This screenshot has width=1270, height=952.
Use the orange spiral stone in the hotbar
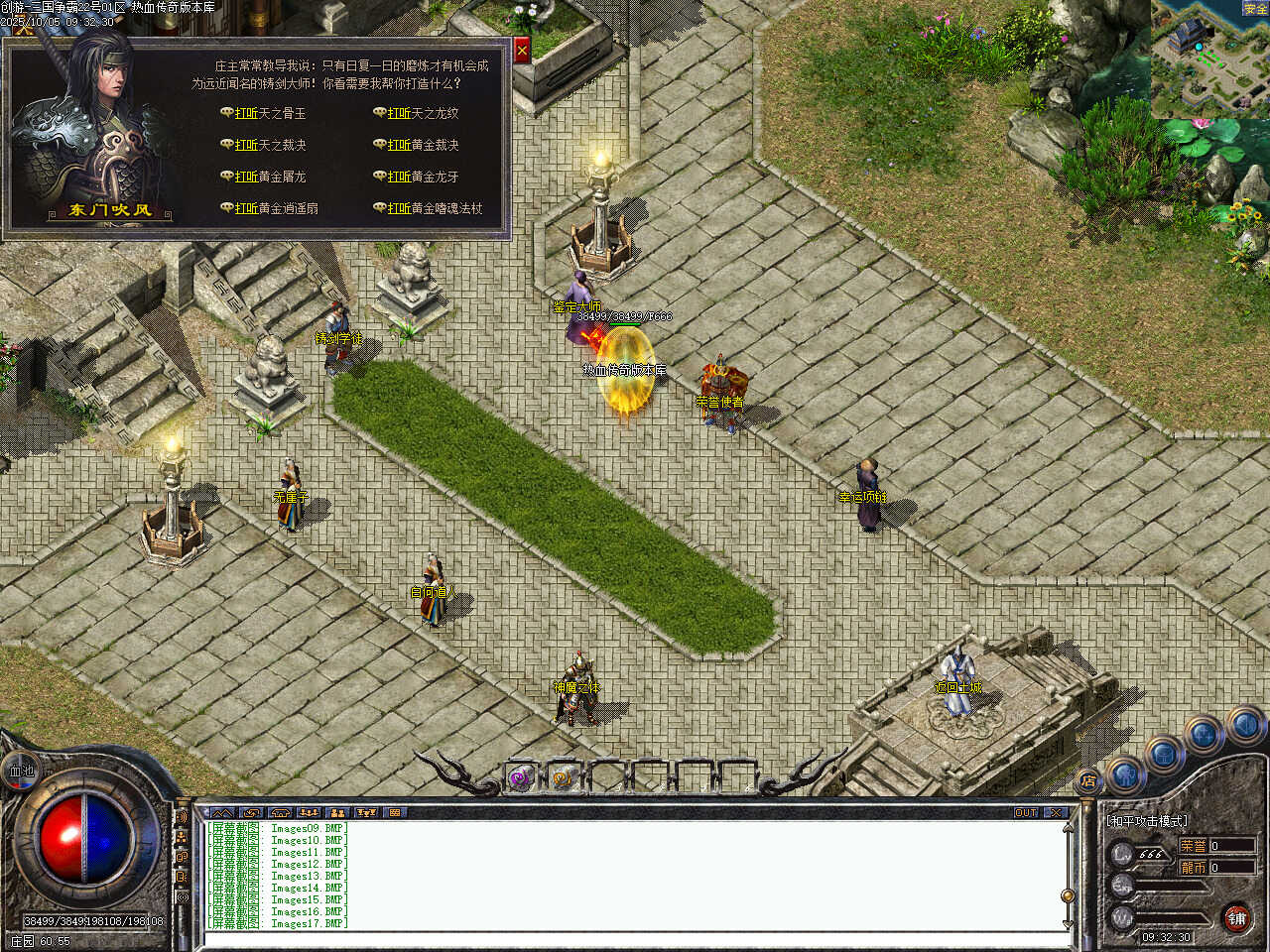pos(564,778)
